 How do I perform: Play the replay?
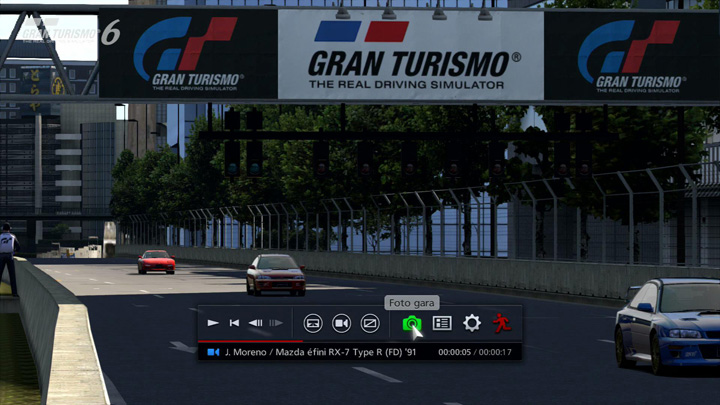click(213, 323)
